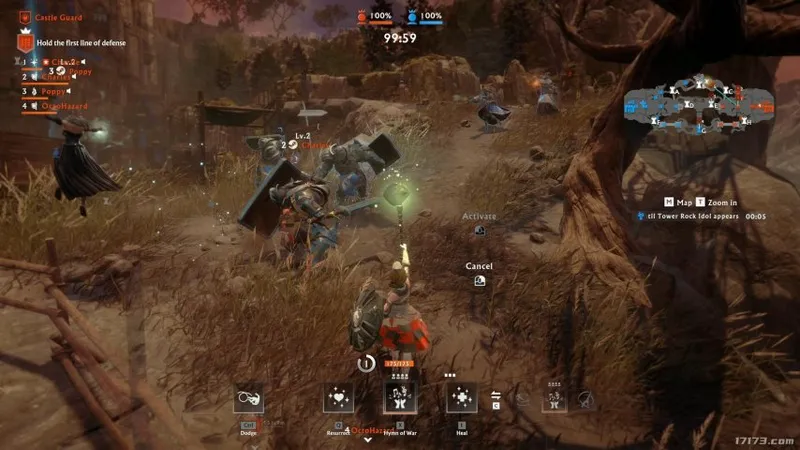
Task: Cast the Heal ability
Action: pyautogui.click(x=462, y=399)
